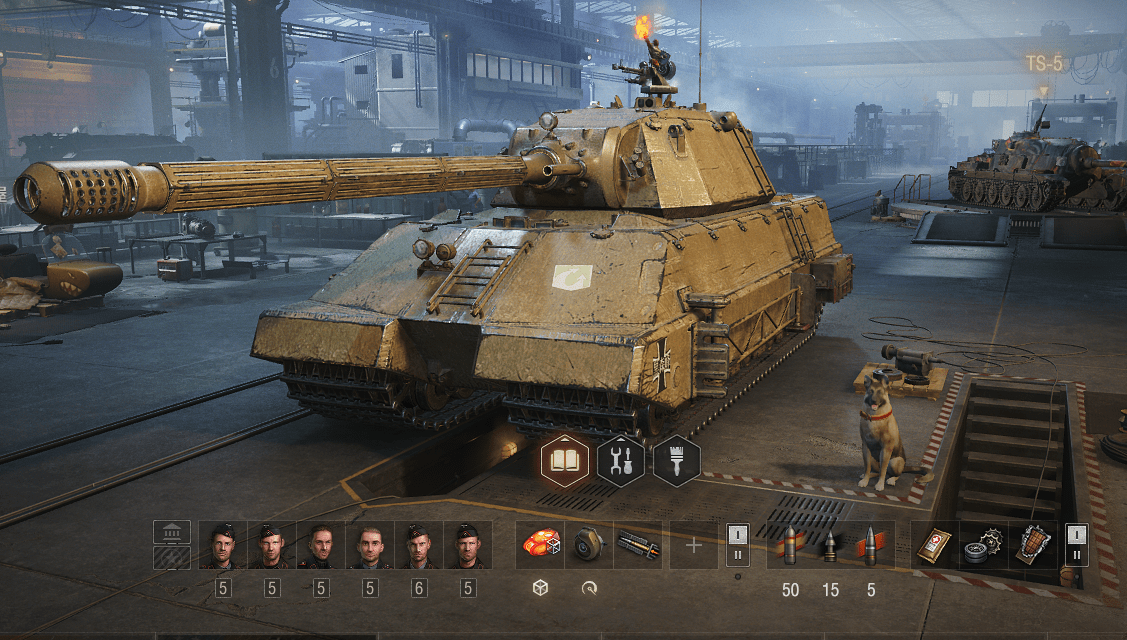
Task: Select the shell type with 5 rounds
Action: 870,547
